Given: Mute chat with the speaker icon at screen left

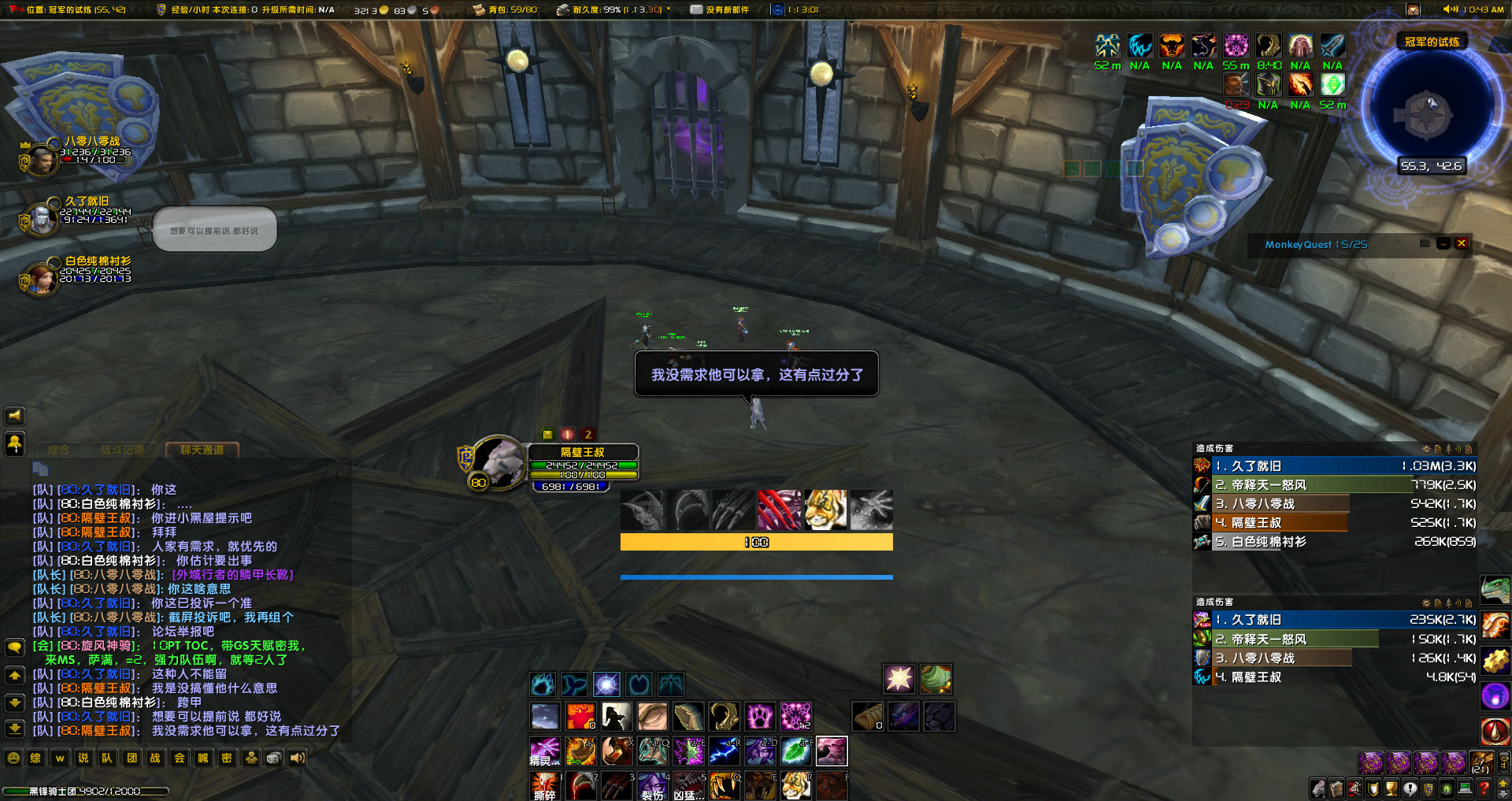Looking at the screenshot, I should pyautogui.click(x=14, y=416).
